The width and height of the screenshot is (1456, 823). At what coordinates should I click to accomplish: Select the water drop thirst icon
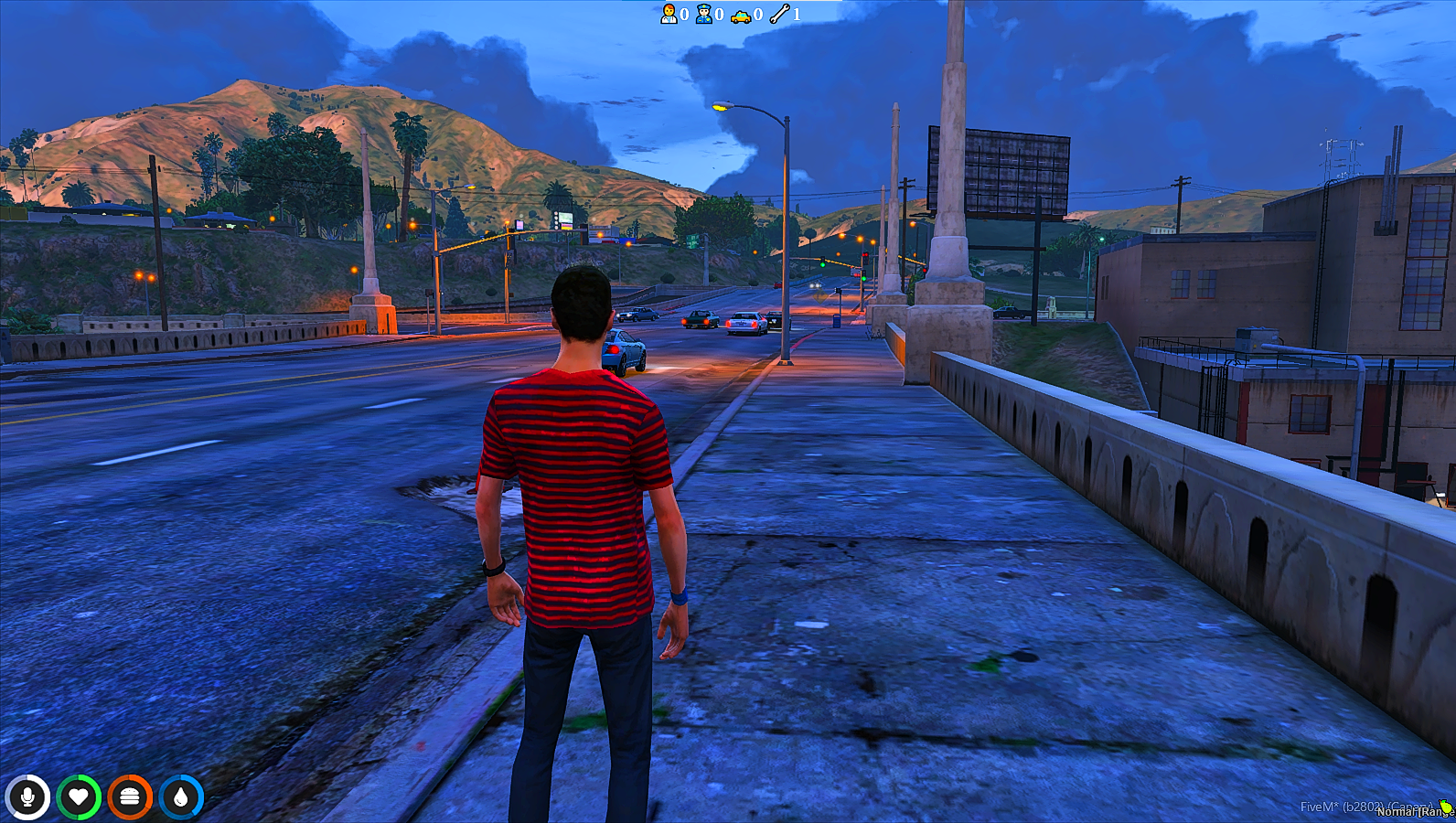[181, 797]
